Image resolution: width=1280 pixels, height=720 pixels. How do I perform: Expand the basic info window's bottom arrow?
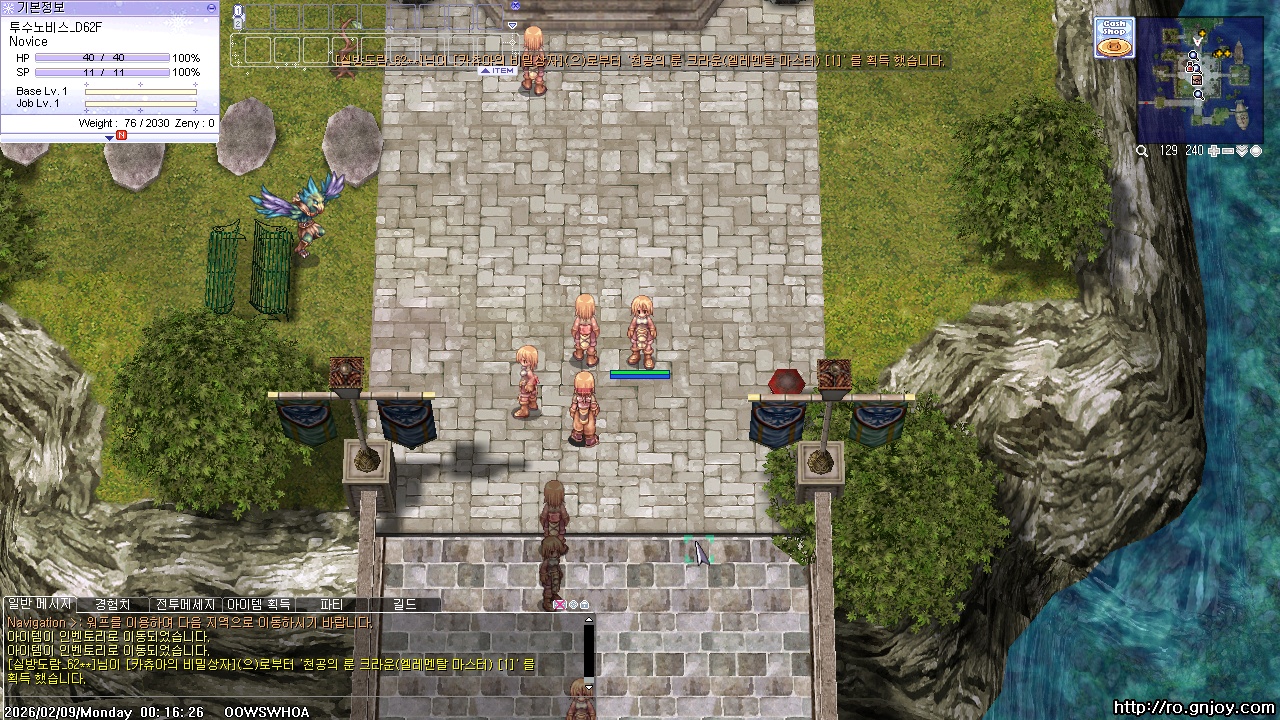pos(110,137)
